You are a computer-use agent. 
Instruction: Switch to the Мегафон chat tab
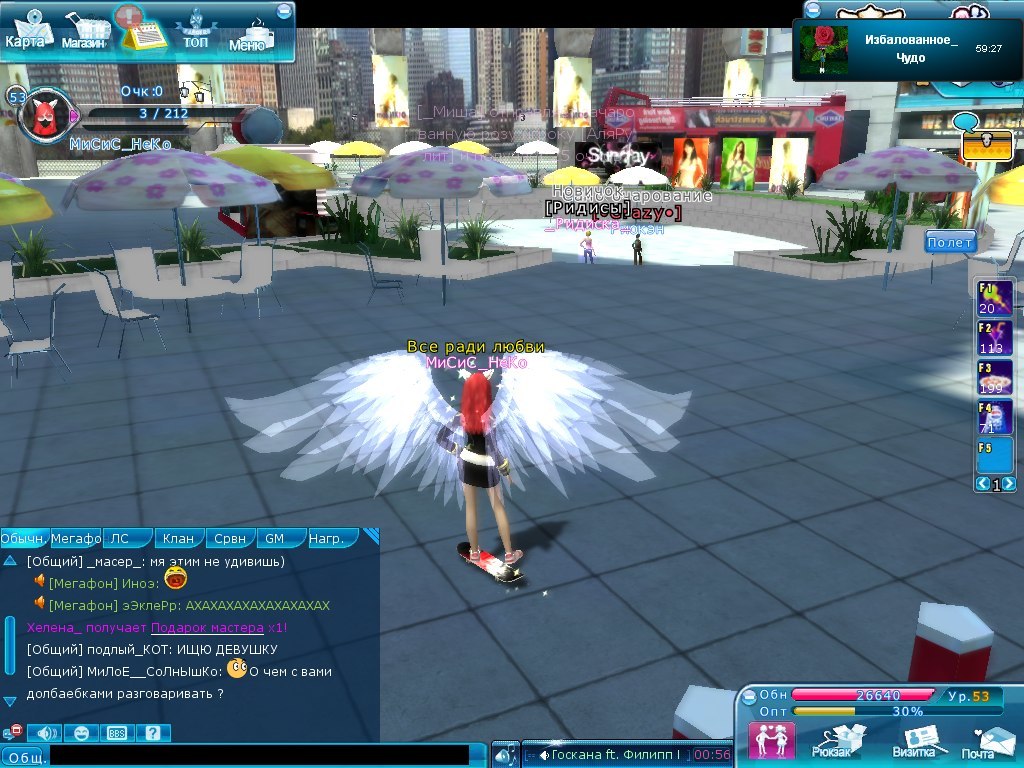(76, 538)
